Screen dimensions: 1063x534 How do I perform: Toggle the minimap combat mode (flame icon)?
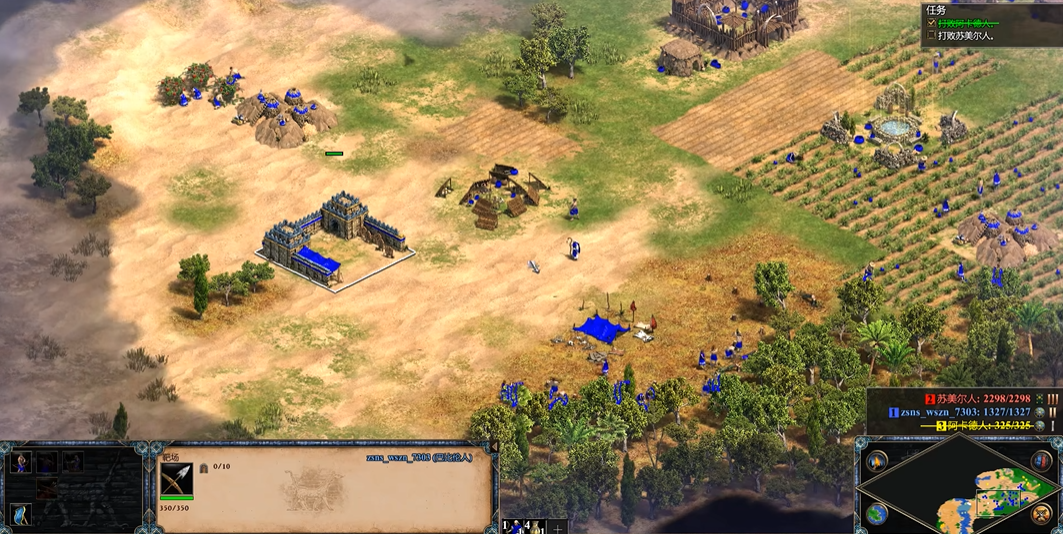point(877,462)
